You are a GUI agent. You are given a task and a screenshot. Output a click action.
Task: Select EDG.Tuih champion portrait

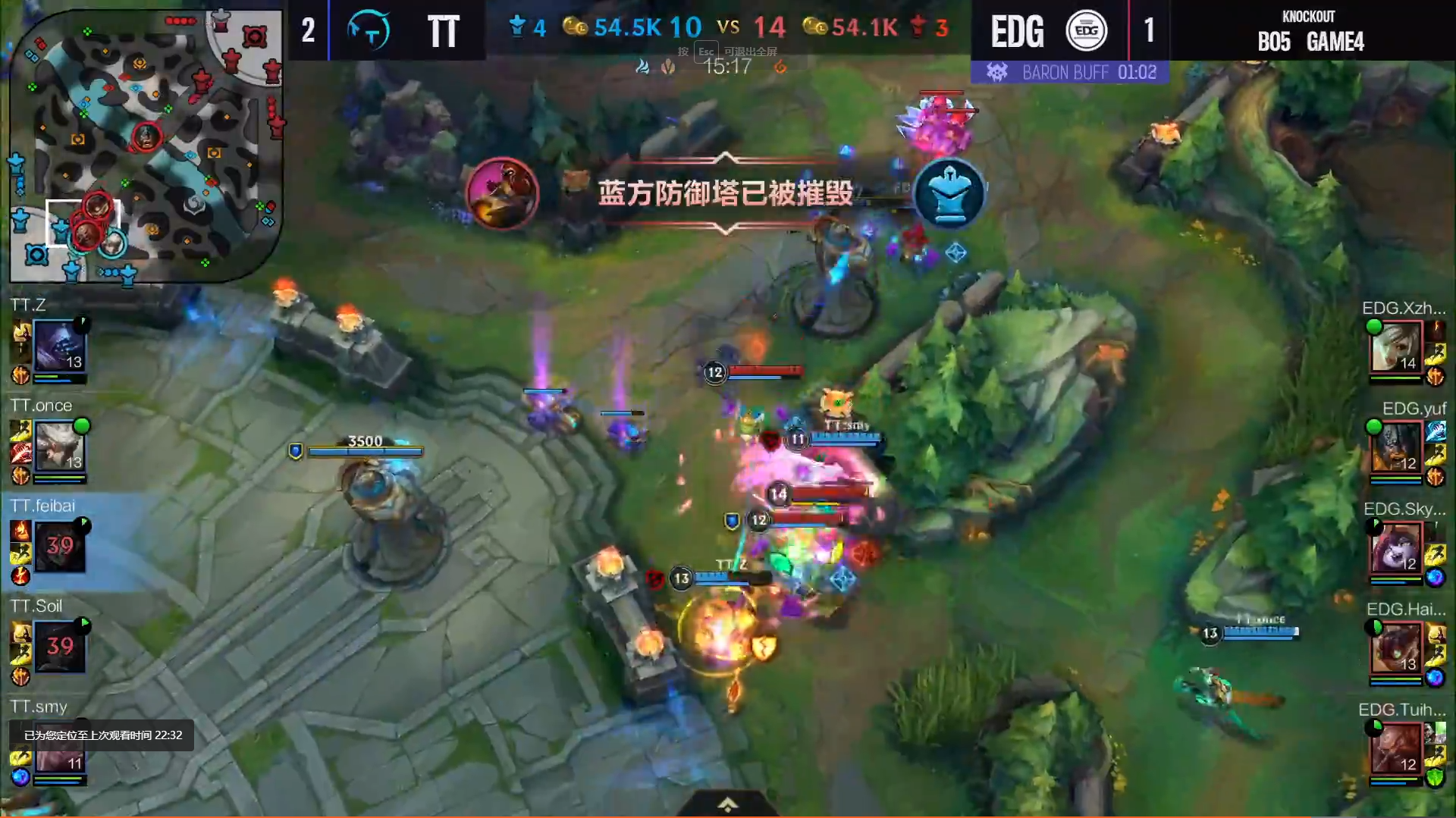(x=1395, y=748)
